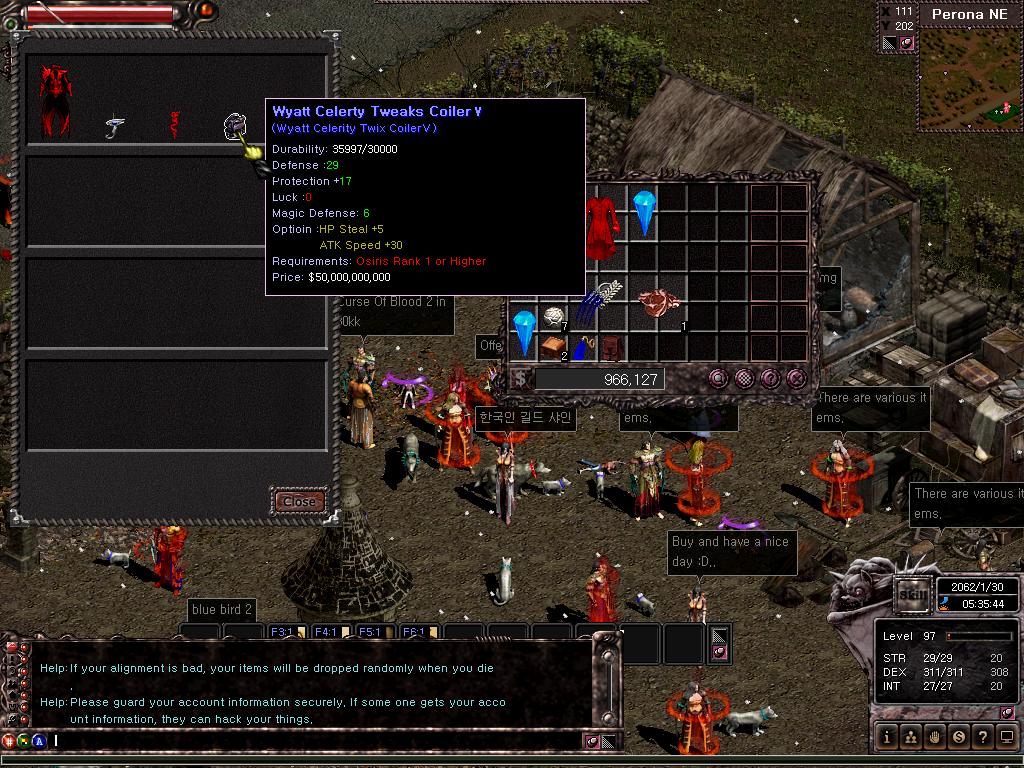Image resolution: width=1024 pixels, height=768 pixels.
Task: Close the player shop window
Action: [299, 501]
